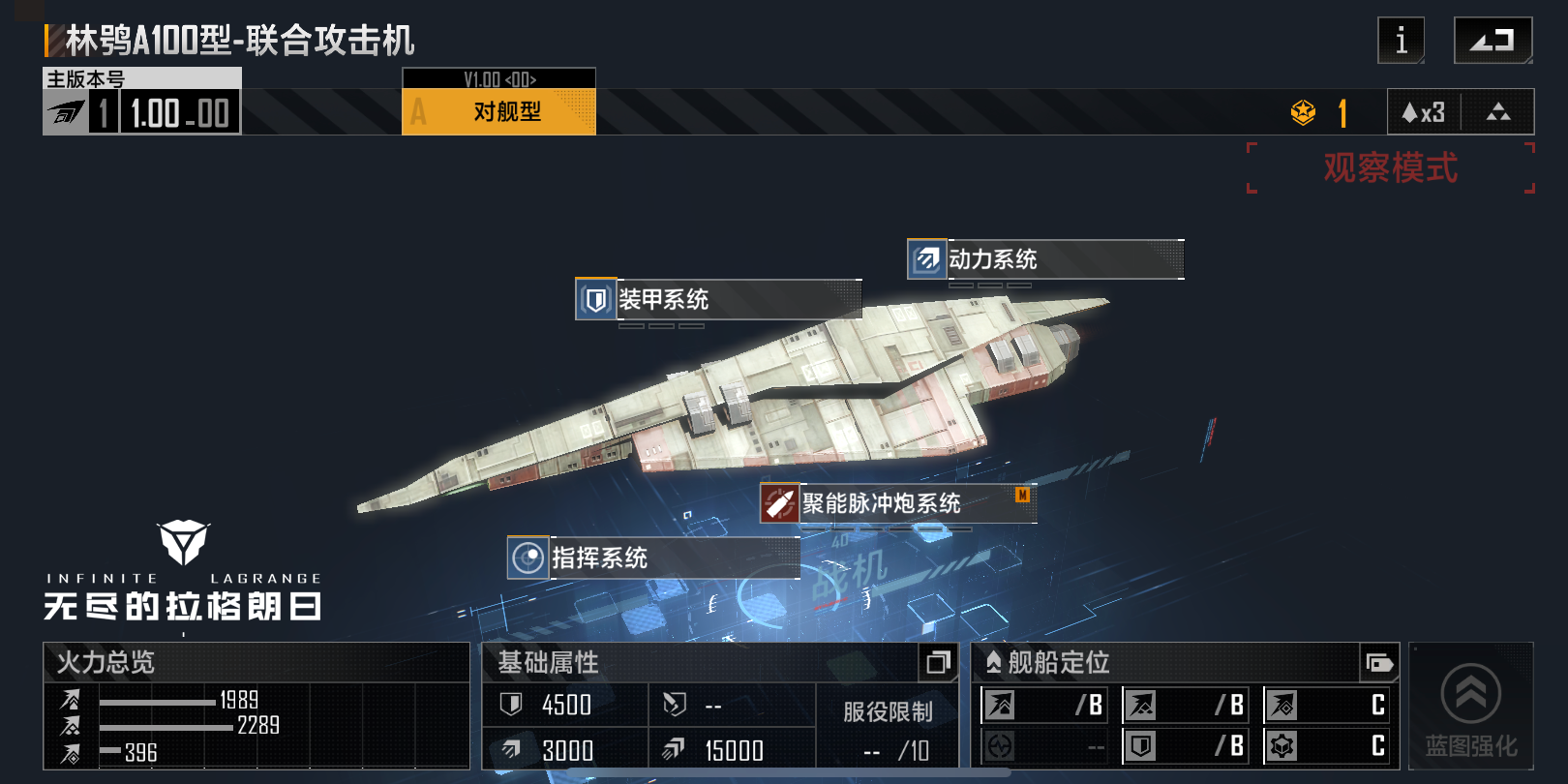Go back using the return arrow button
The width and height of the screenshot is (1568, 784).
(1493, 41)
